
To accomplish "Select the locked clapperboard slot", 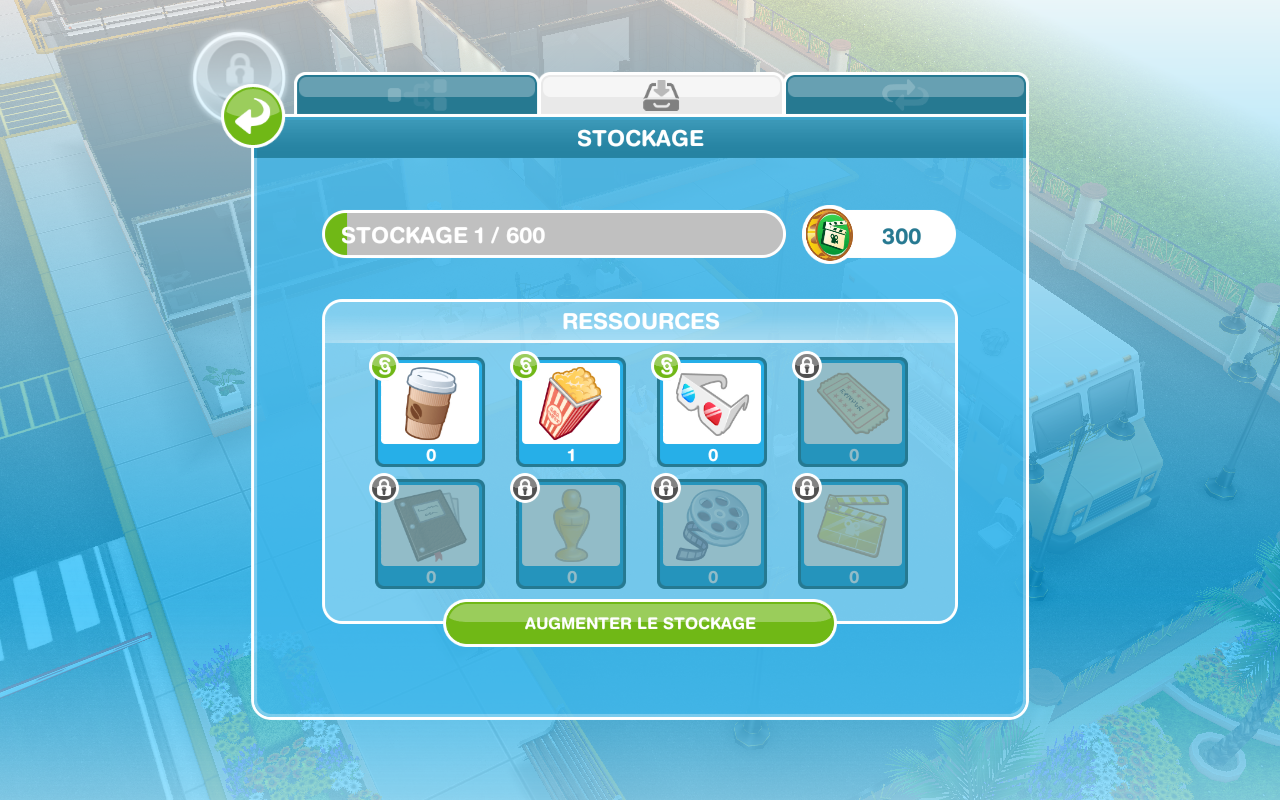I will pyautogui.click(x=853, y=533).
